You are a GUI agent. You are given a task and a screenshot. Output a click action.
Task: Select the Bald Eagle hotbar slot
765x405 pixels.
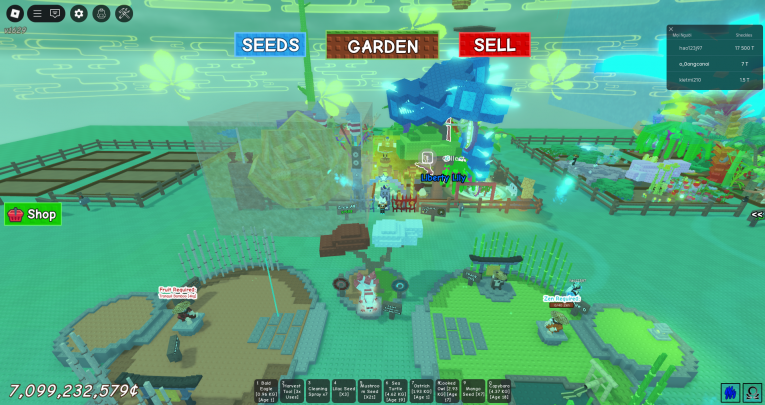tap(265, 391)
